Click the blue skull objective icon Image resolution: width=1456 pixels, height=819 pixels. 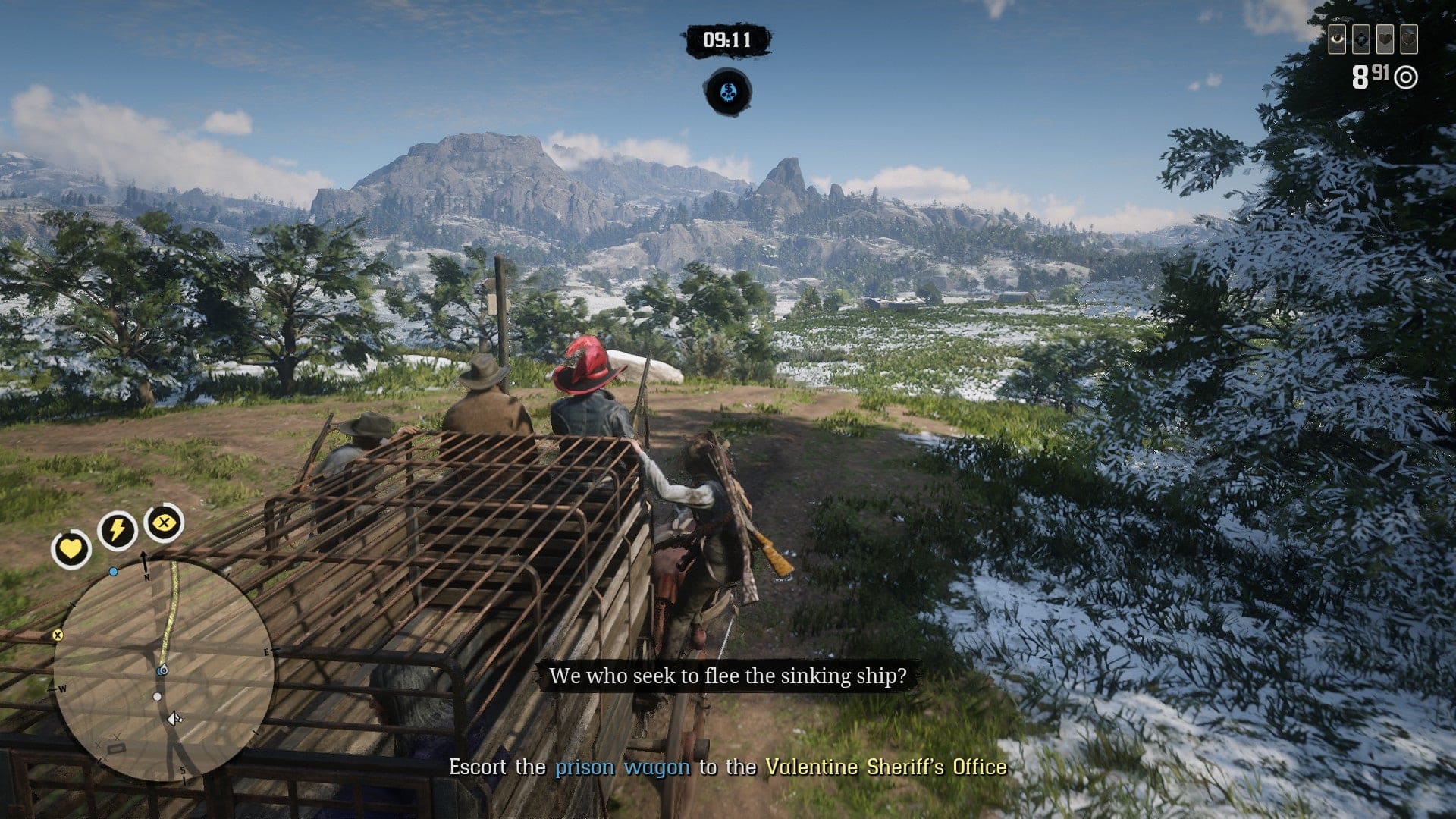point(728,93)
